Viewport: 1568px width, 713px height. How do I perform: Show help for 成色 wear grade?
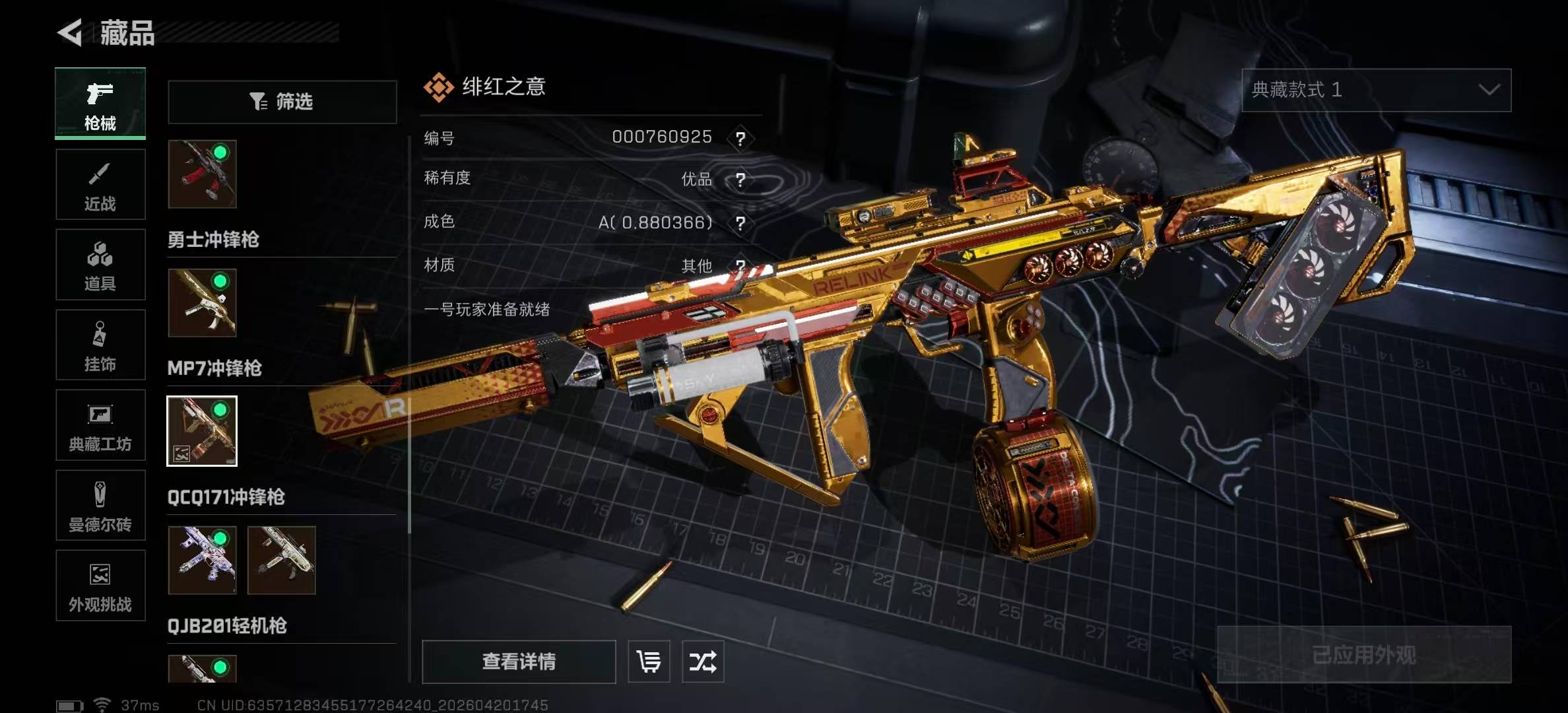coord(740,223)
